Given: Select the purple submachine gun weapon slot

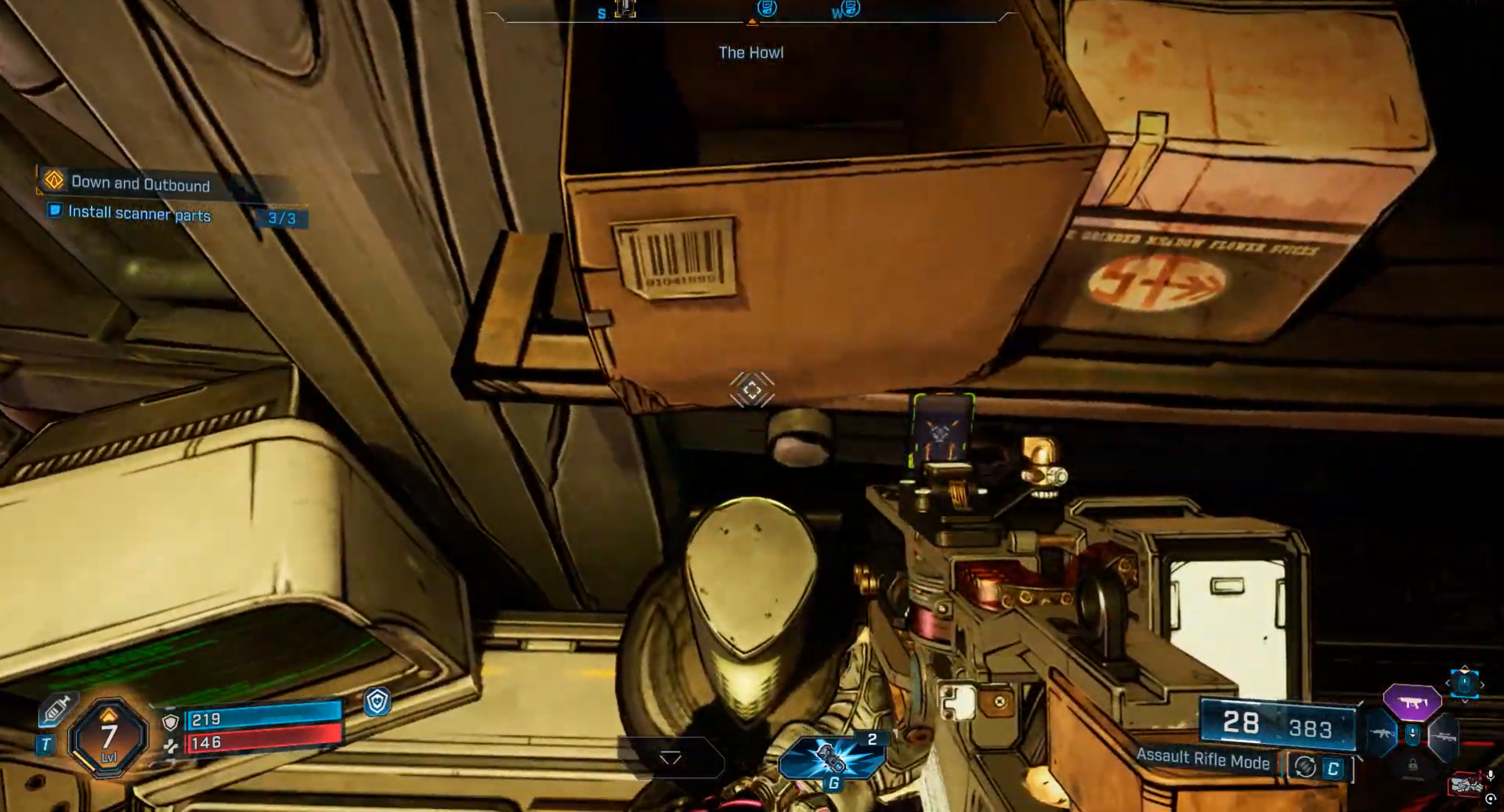Looking at the screenshot, I should coord(1412,702).
